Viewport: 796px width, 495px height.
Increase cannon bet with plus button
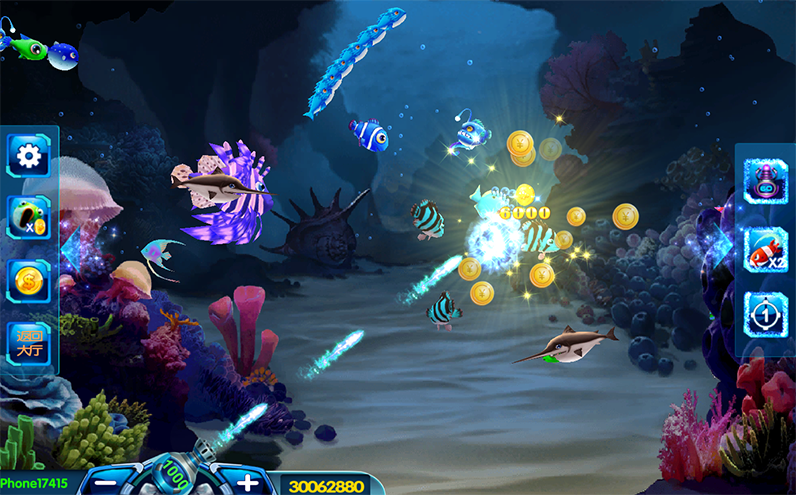coord(247,483)
